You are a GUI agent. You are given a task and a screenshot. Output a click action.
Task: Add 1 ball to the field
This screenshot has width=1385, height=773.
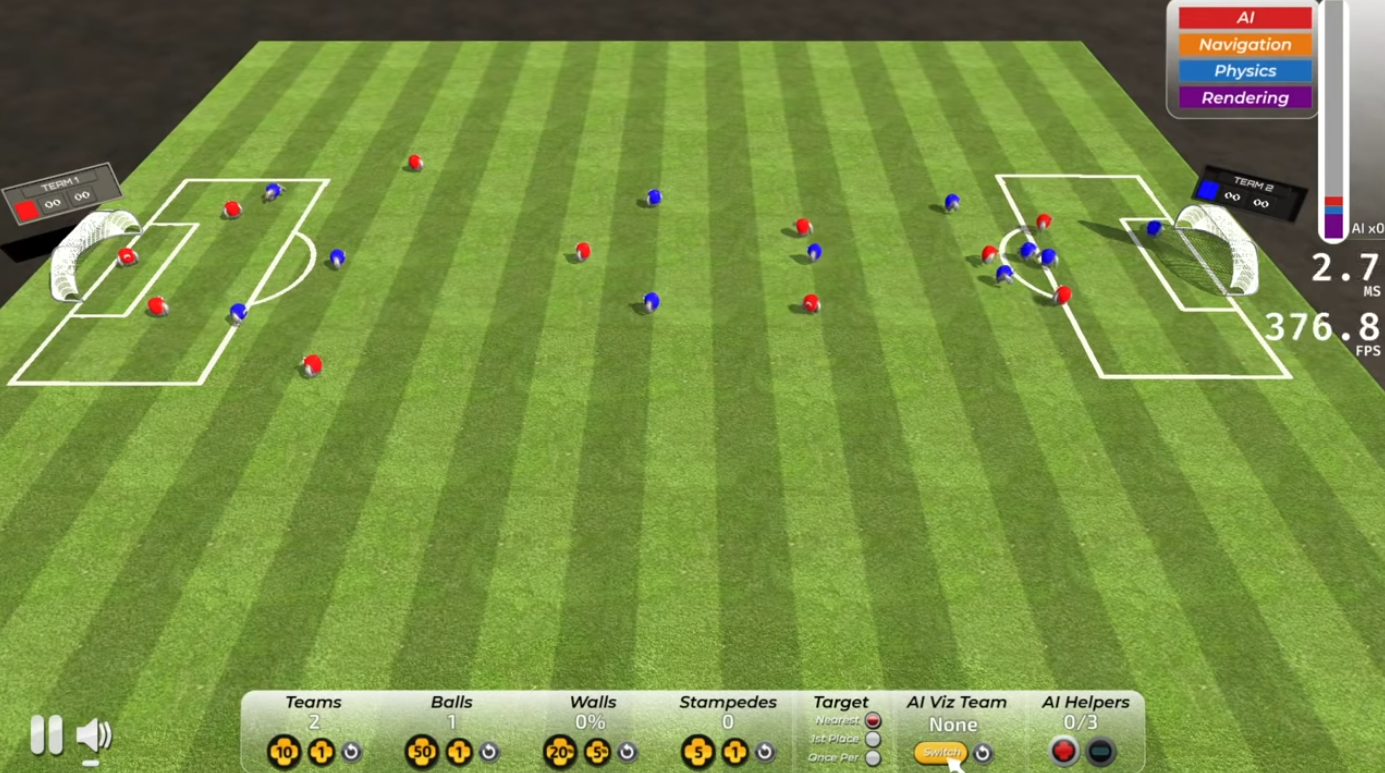coord(459,751)
